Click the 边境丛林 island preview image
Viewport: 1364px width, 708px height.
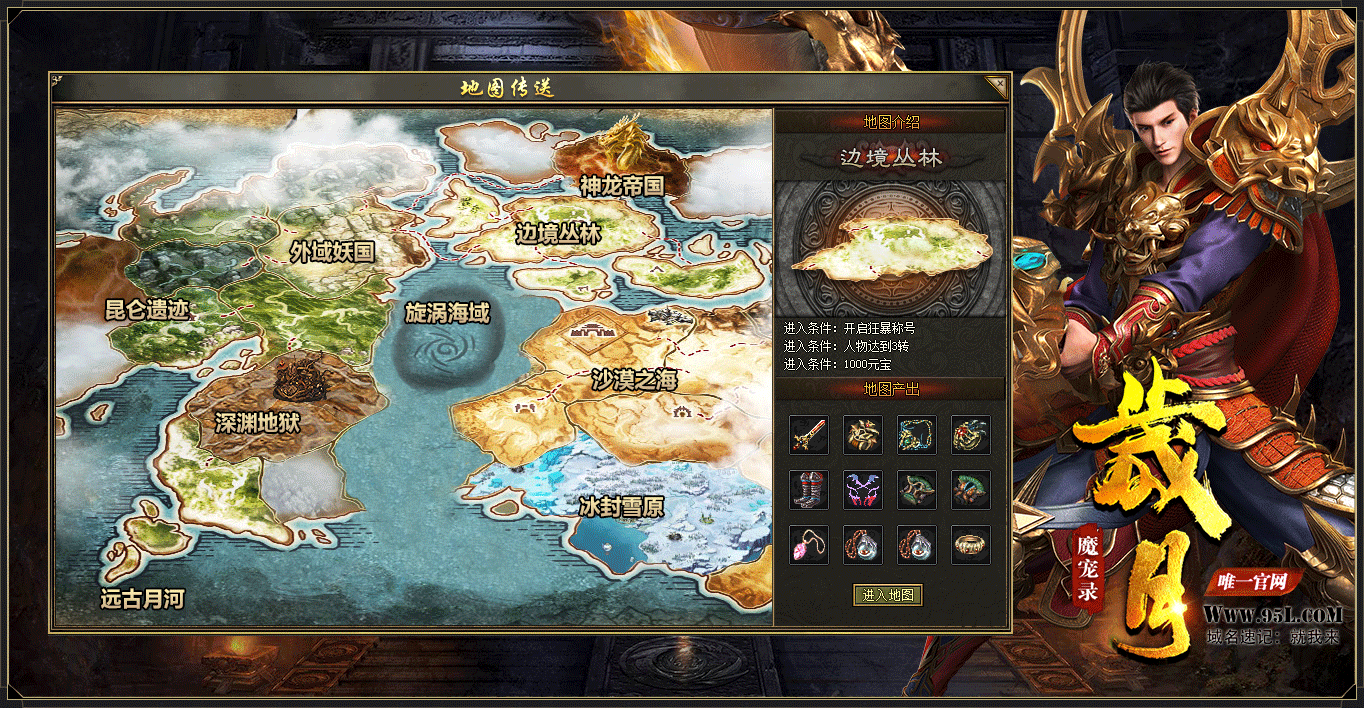[x=890, y=250]
